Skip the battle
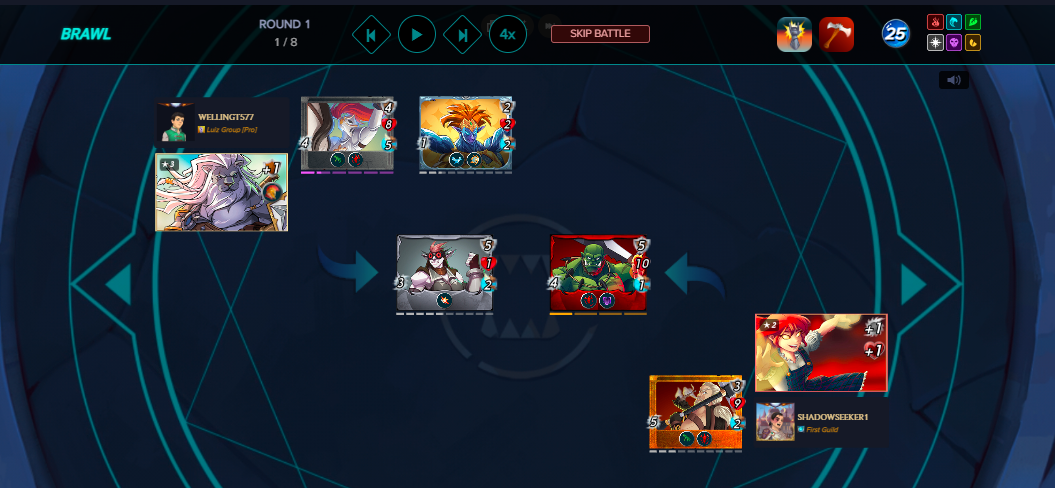The width and height of the screenshot is (1055, 488). pos(600,34)
